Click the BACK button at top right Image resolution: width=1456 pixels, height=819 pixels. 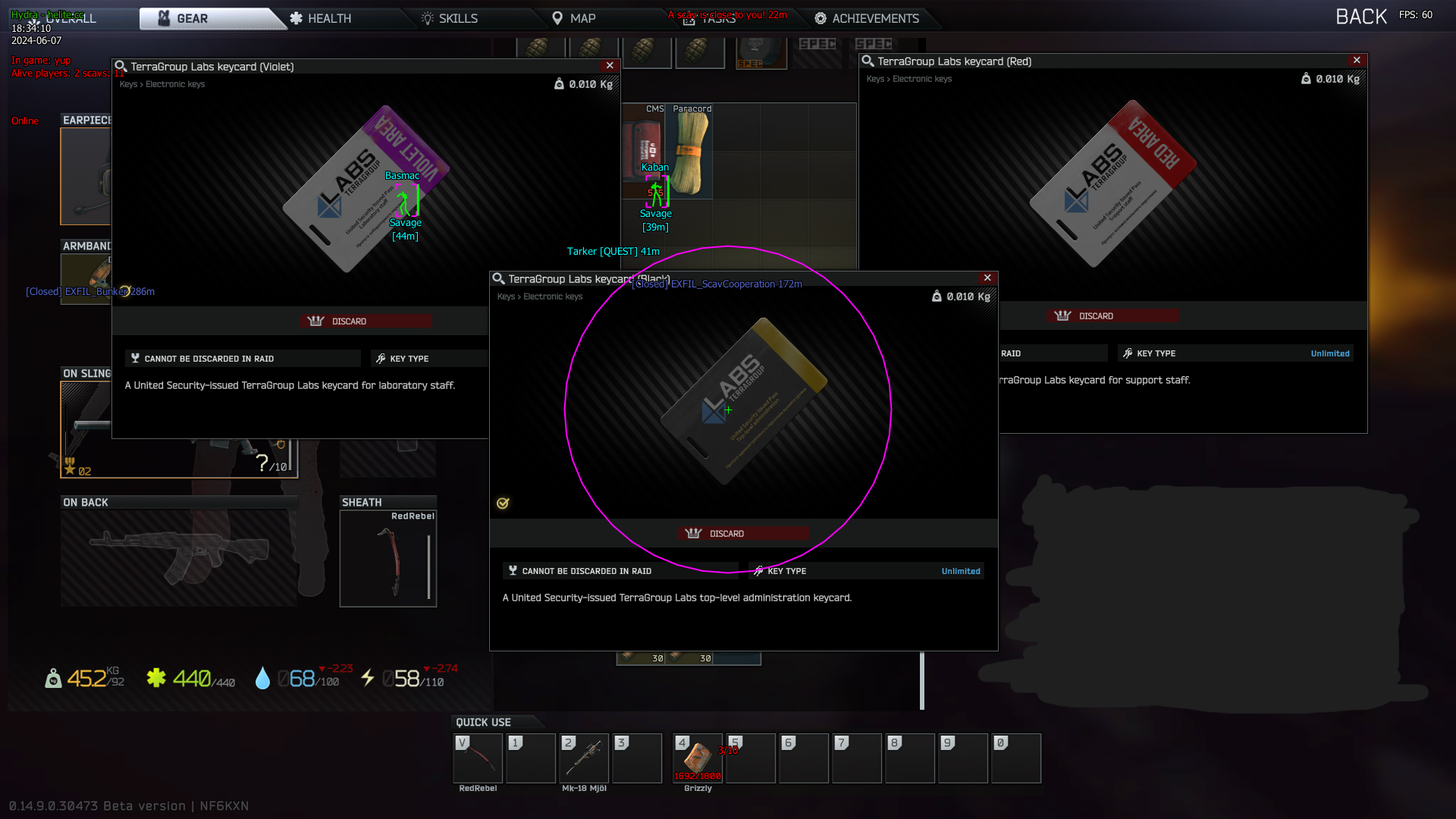click(1361, 15)
